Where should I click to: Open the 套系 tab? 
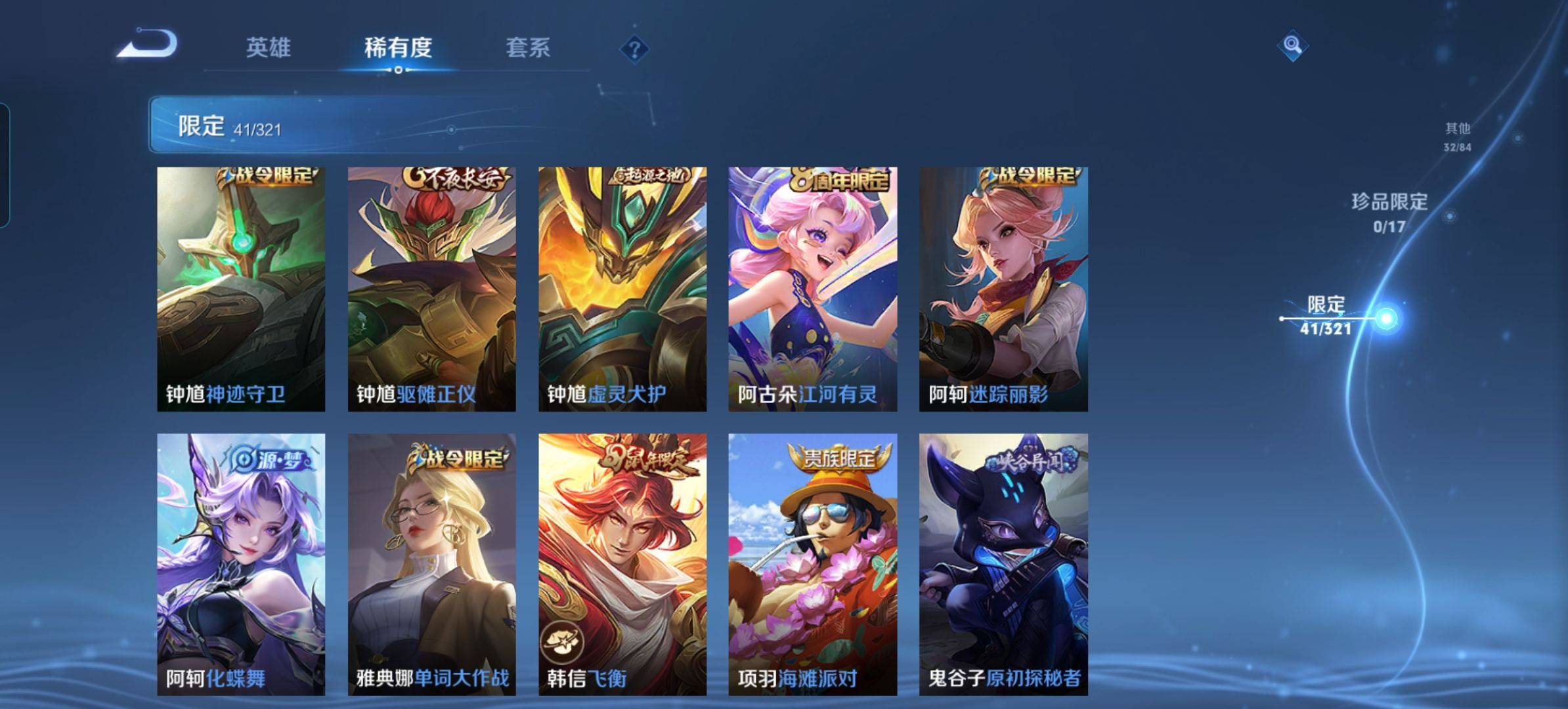tap(527, 48)
